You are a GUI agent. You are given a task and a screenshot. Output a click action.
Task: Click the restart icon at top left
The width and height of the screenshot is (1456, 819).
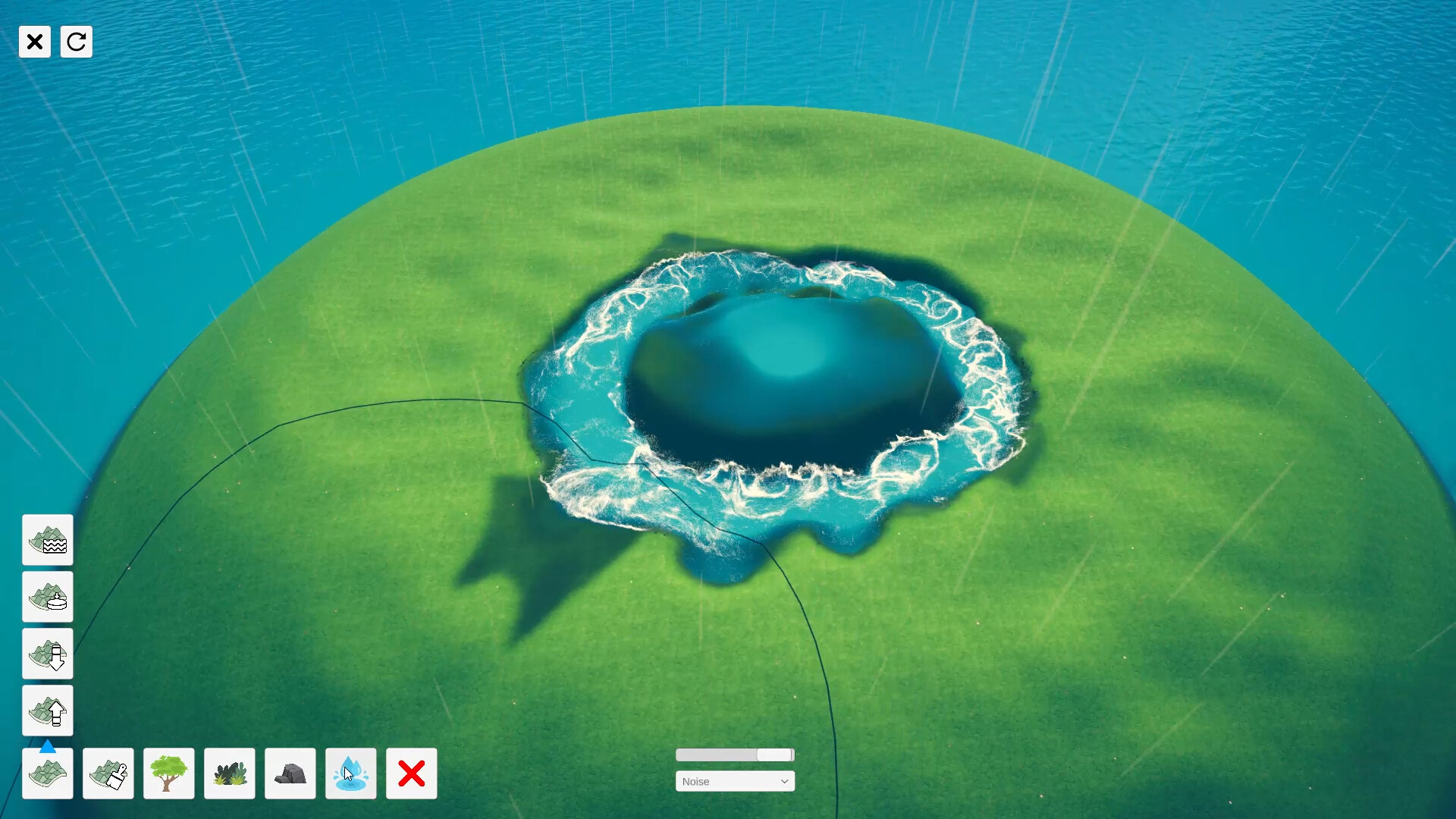pyautogui.click(x=76, y=42)
